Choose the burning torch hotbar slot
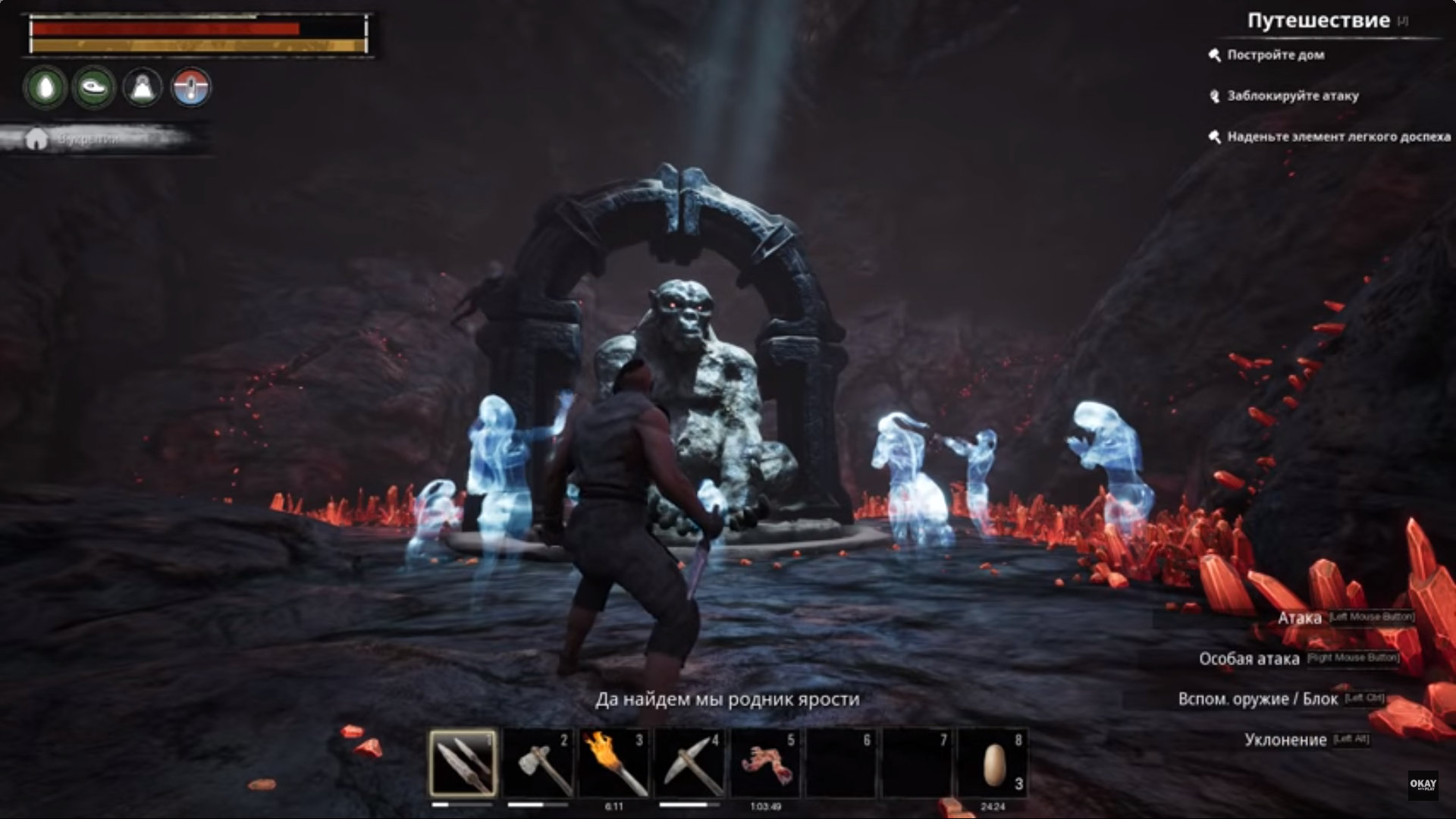The width and height of the screenshot is (1456, 819). (614, 763)
